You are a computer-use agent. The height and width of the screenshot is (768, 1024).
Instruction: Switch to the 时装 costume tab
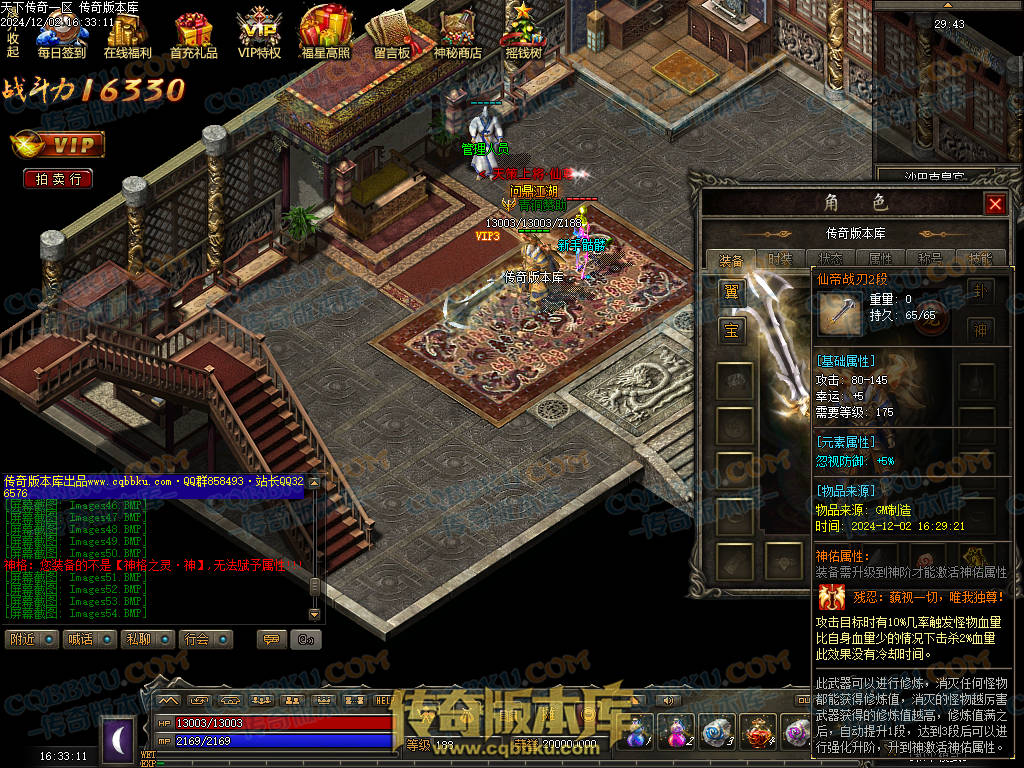[780, 260]
